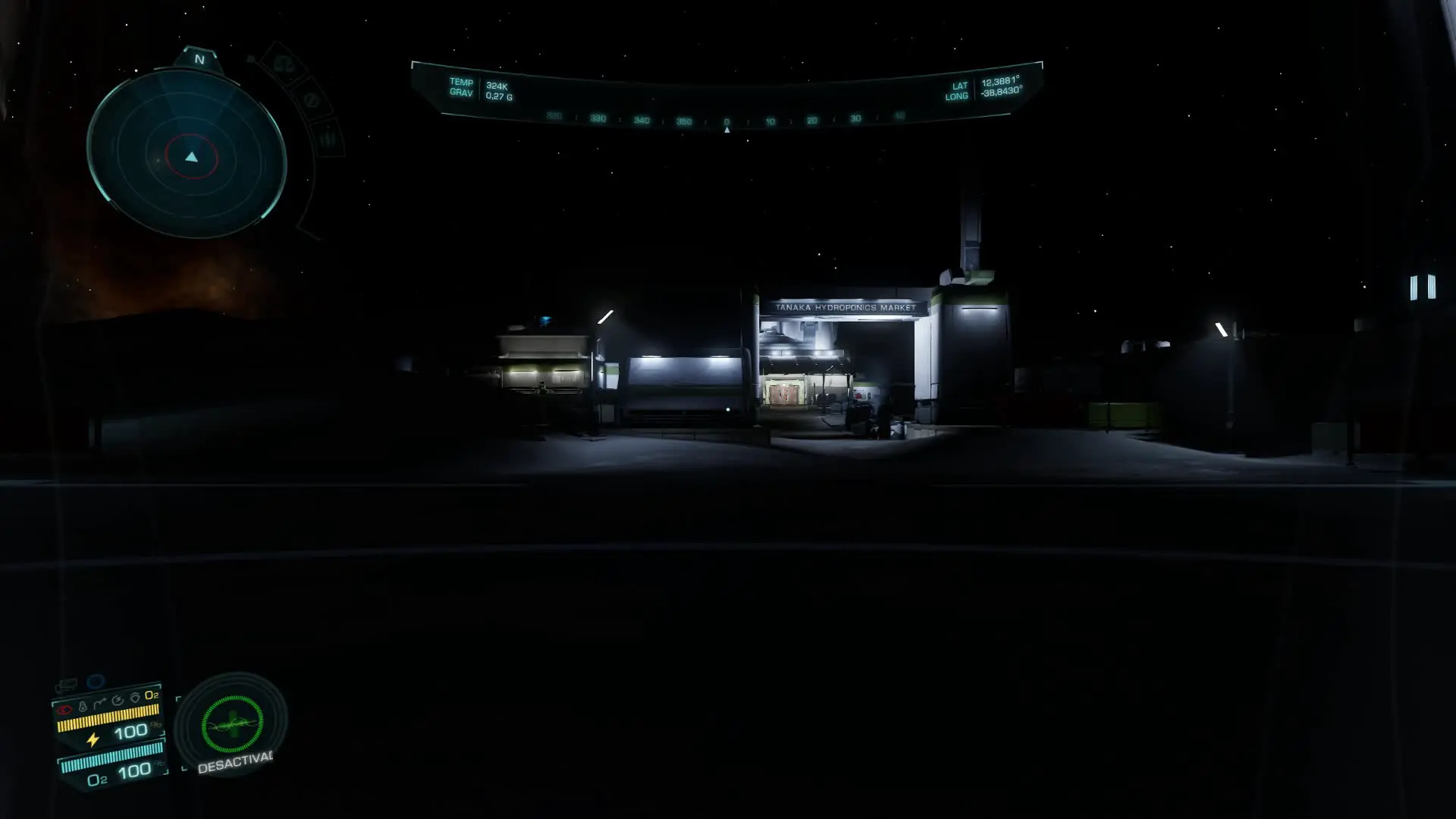
Task: Click the green medical cross health monitor
Action: point(232,724)
